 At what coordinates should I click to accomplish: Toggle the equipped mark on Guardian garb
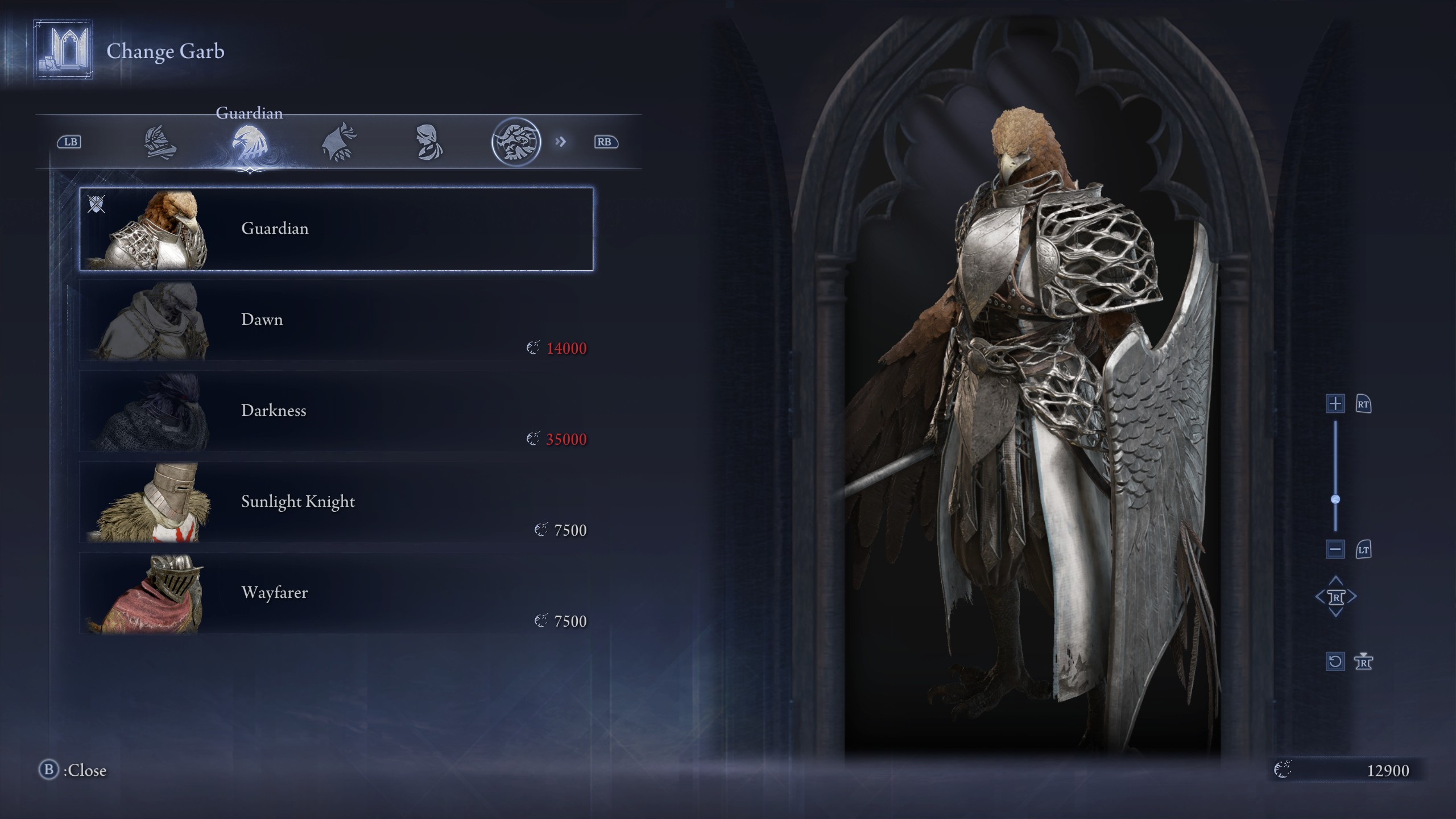pyautogui.click(x=97, y=205)
